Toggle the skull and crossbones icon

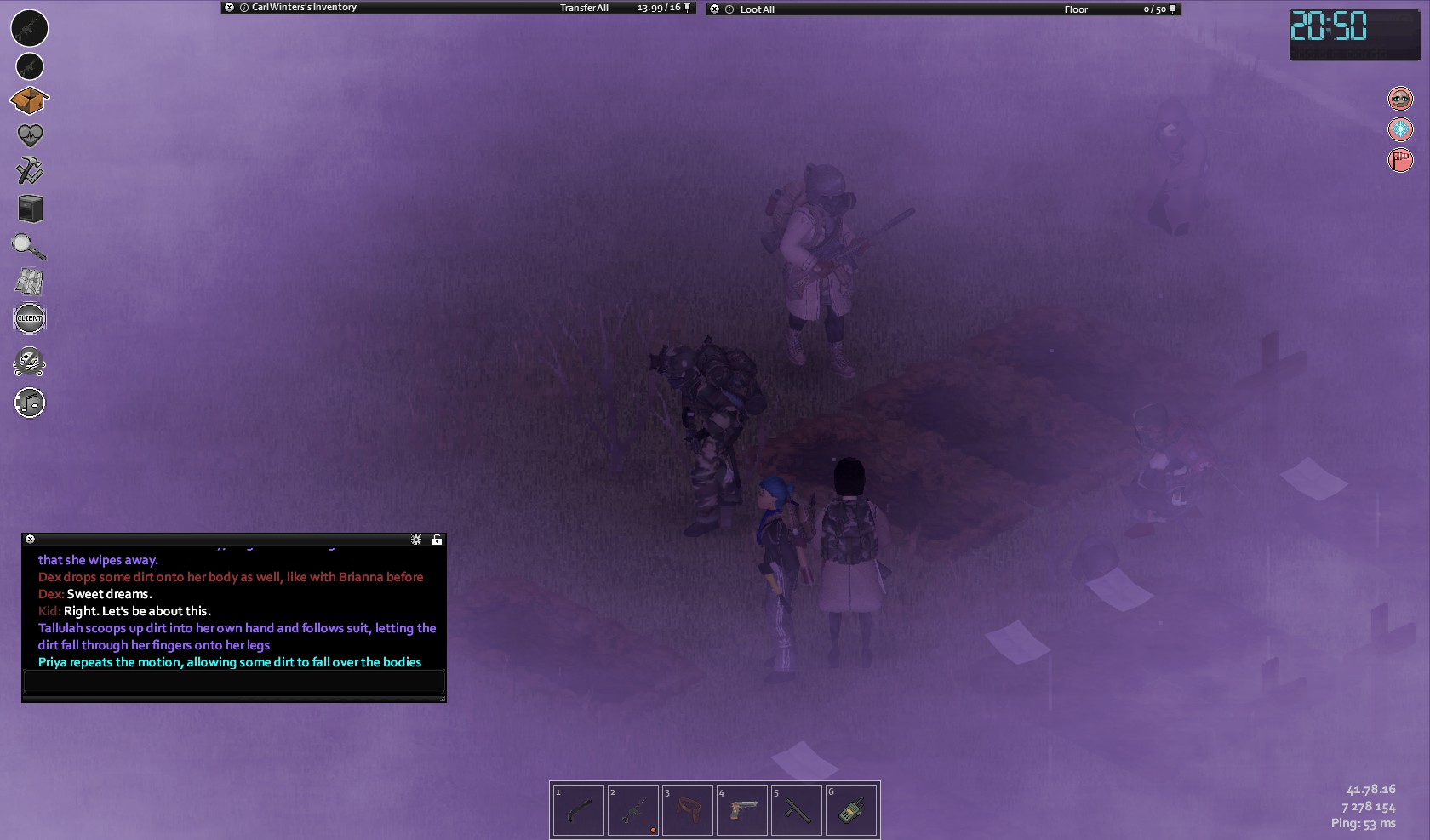30,362
